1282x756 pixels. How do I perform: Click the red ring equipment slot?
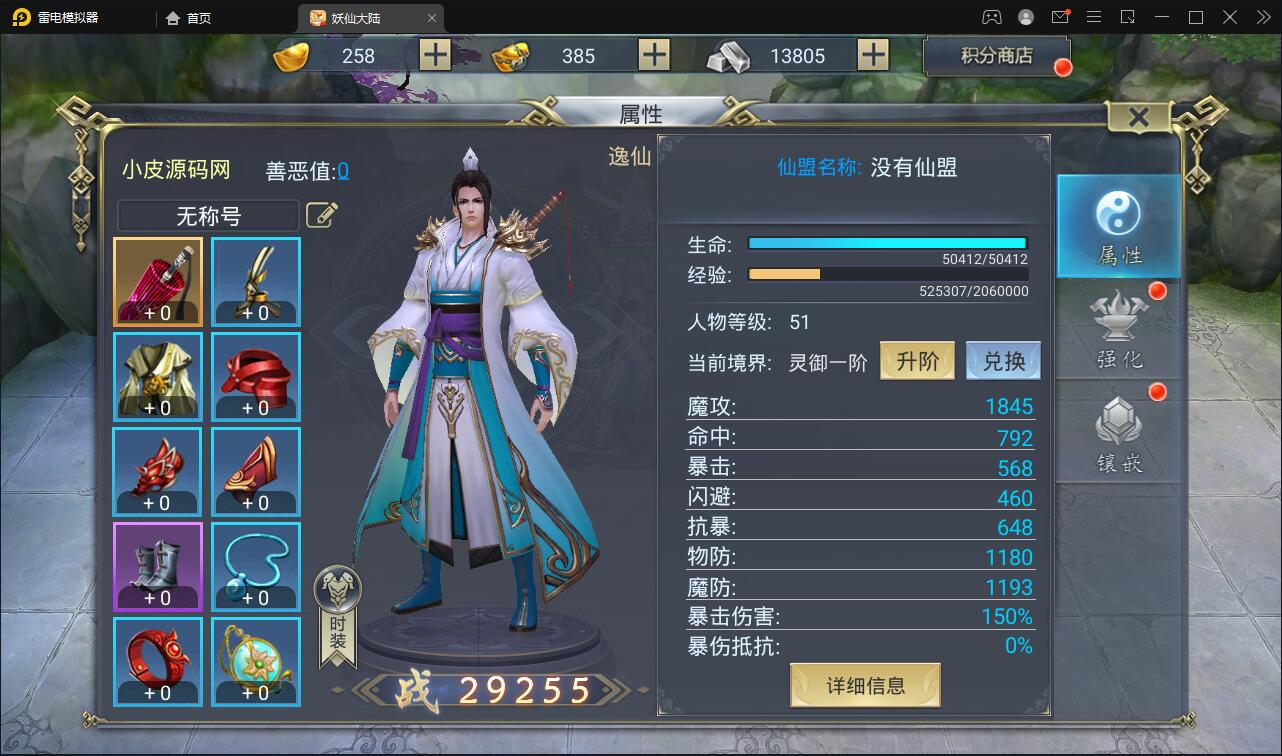[157, 661]
